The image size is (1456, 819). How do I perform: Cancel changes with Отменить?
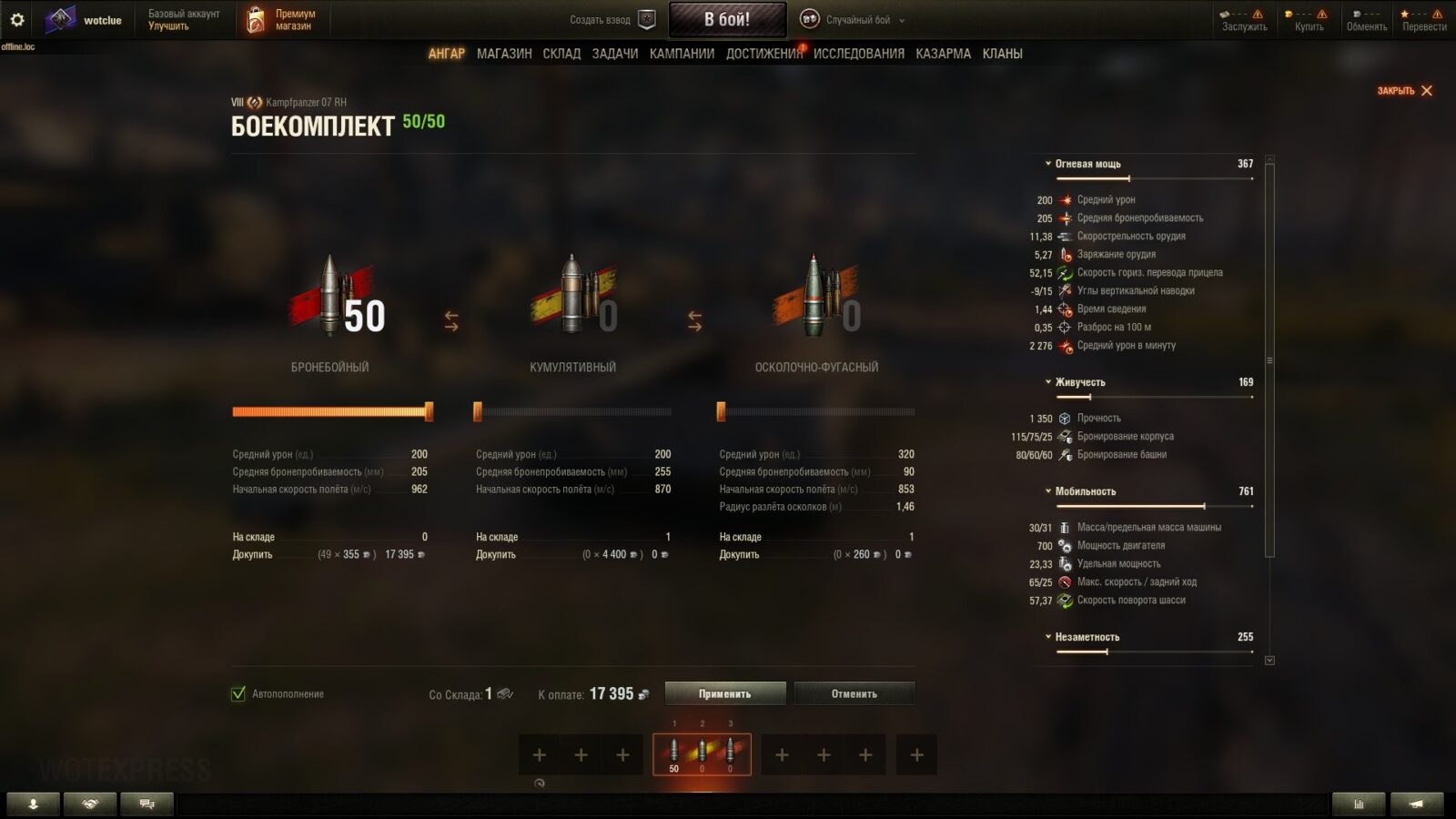(x=854, y=693)
